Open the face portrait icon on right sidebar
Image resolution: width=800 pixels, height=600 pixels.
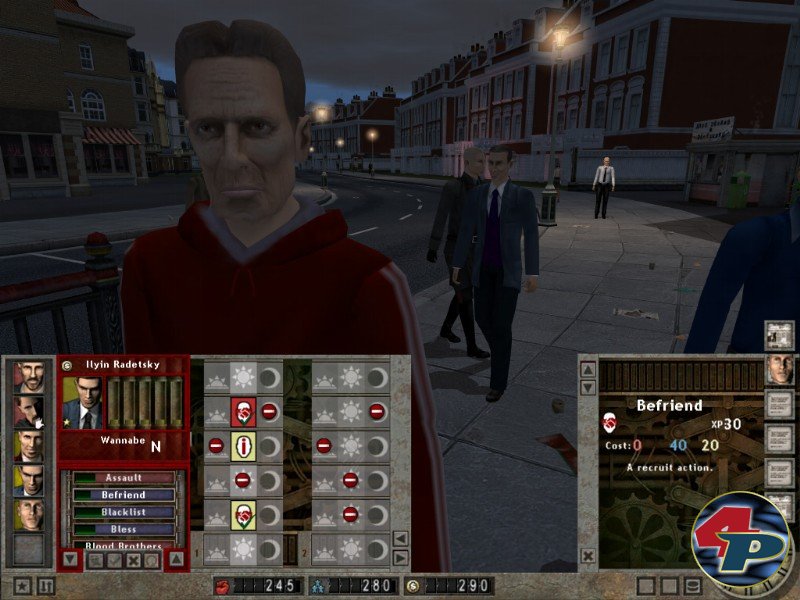[x=779, y=369]
